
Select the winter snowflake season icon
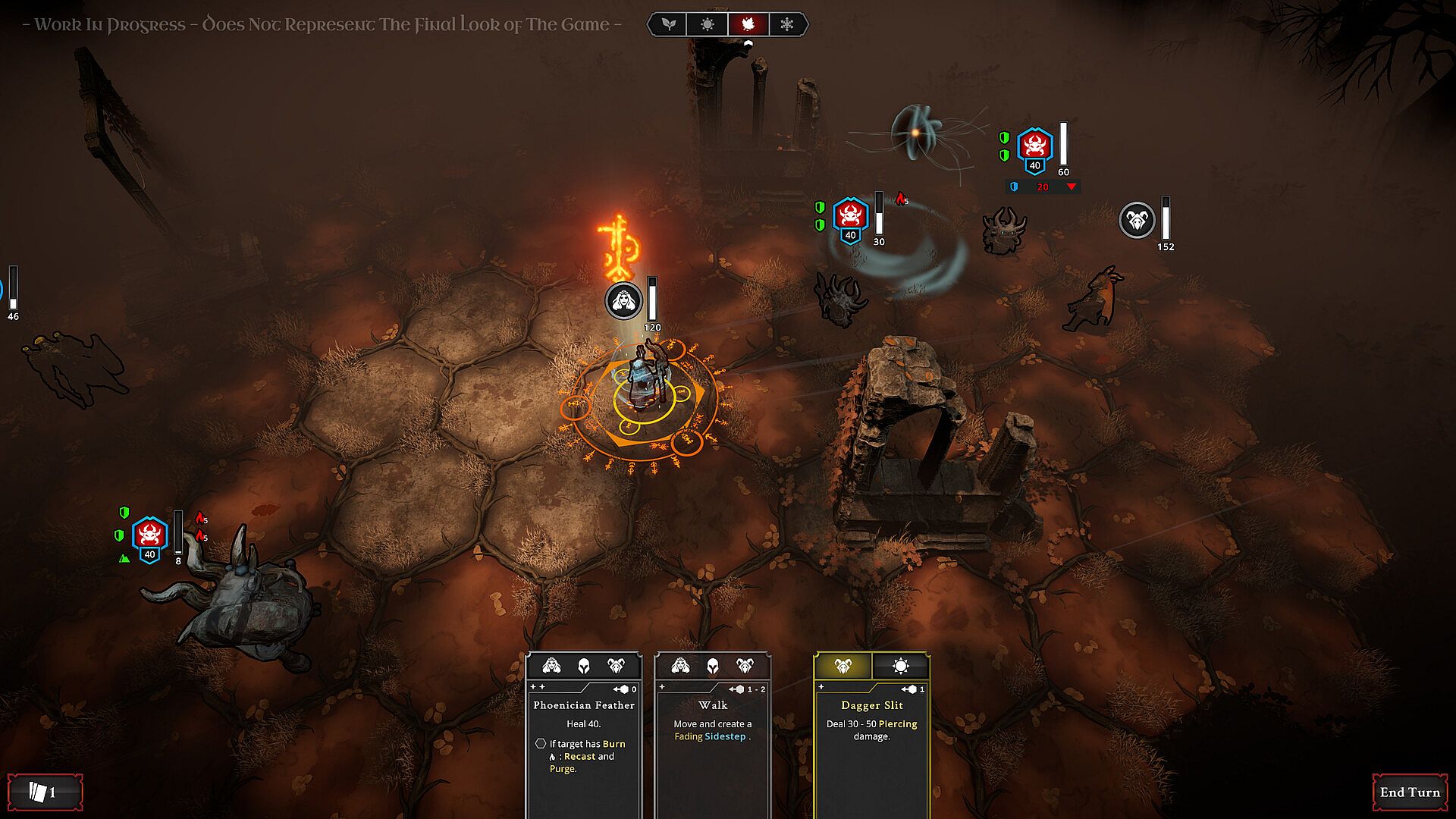pos(787,24)
